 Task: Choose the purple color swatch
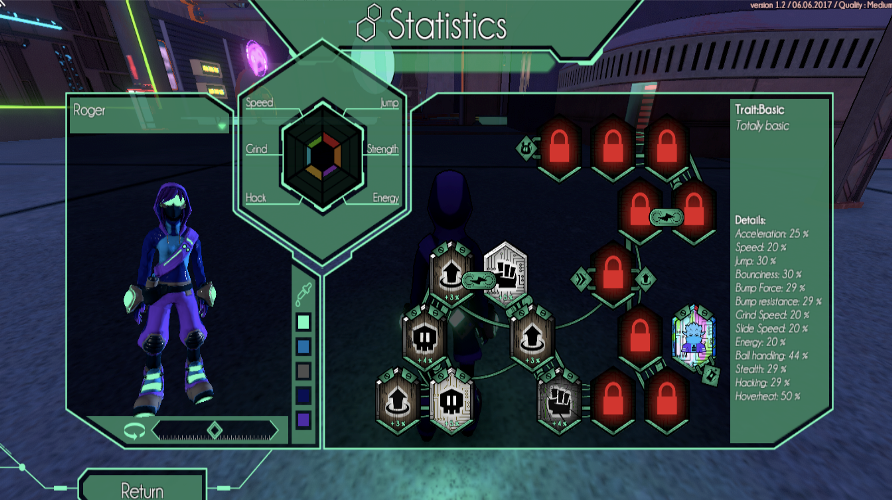(x=304, y=418)
